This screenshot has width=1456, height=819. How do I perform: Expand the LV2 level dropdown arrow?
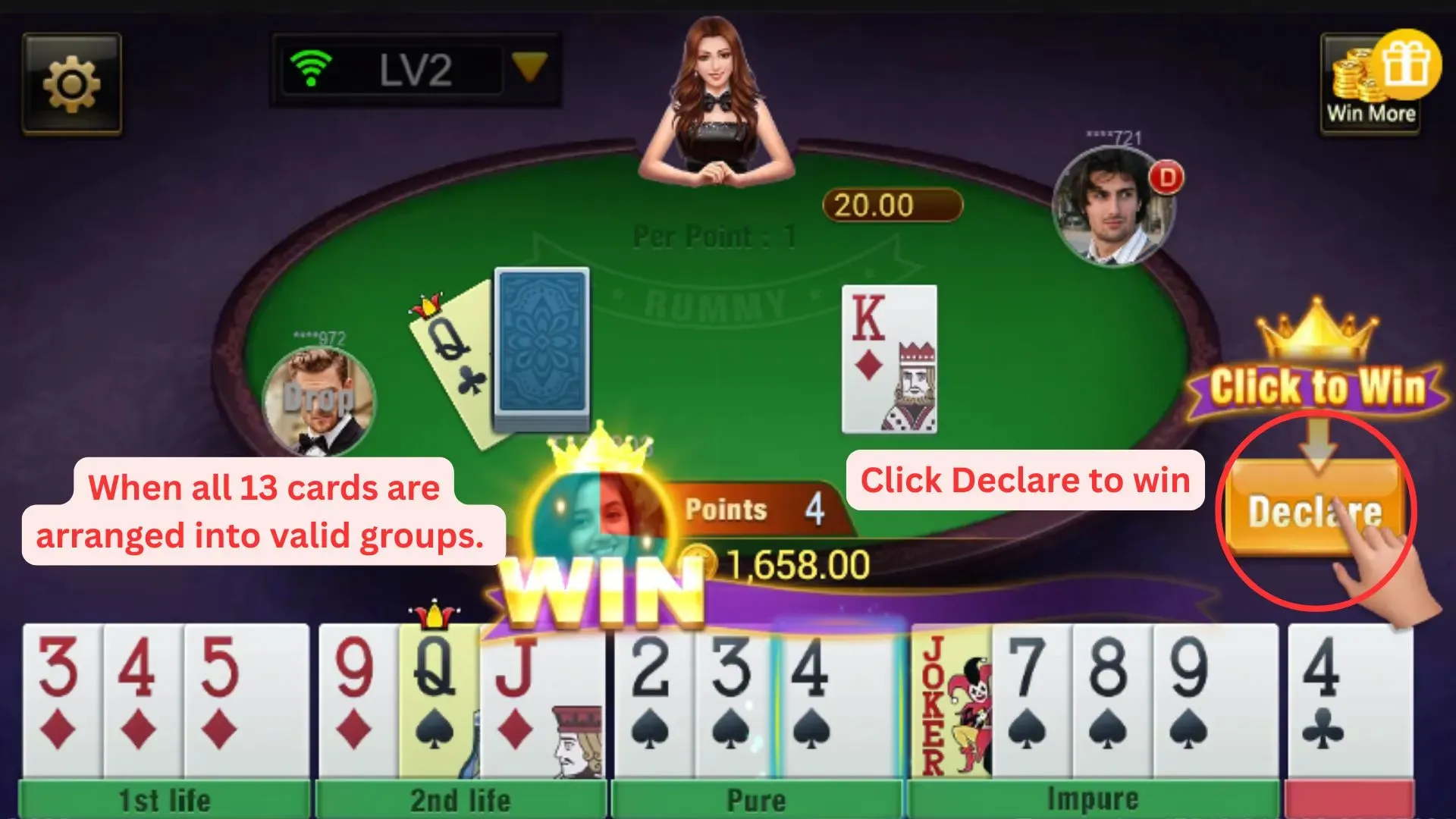pos(531,68)
